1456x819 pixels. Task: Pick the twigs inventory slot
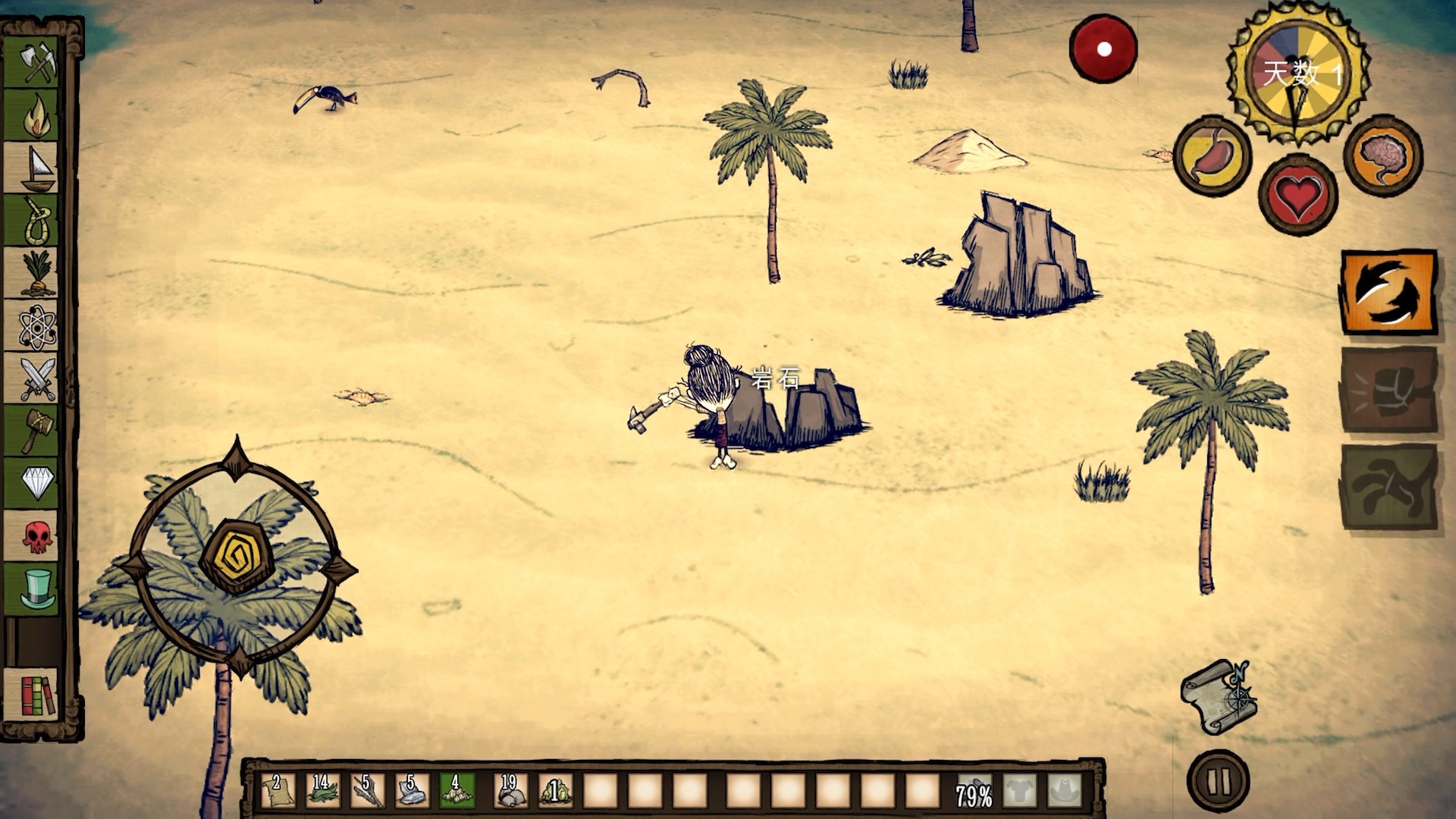pyautogui.click(x=367, y=790)
